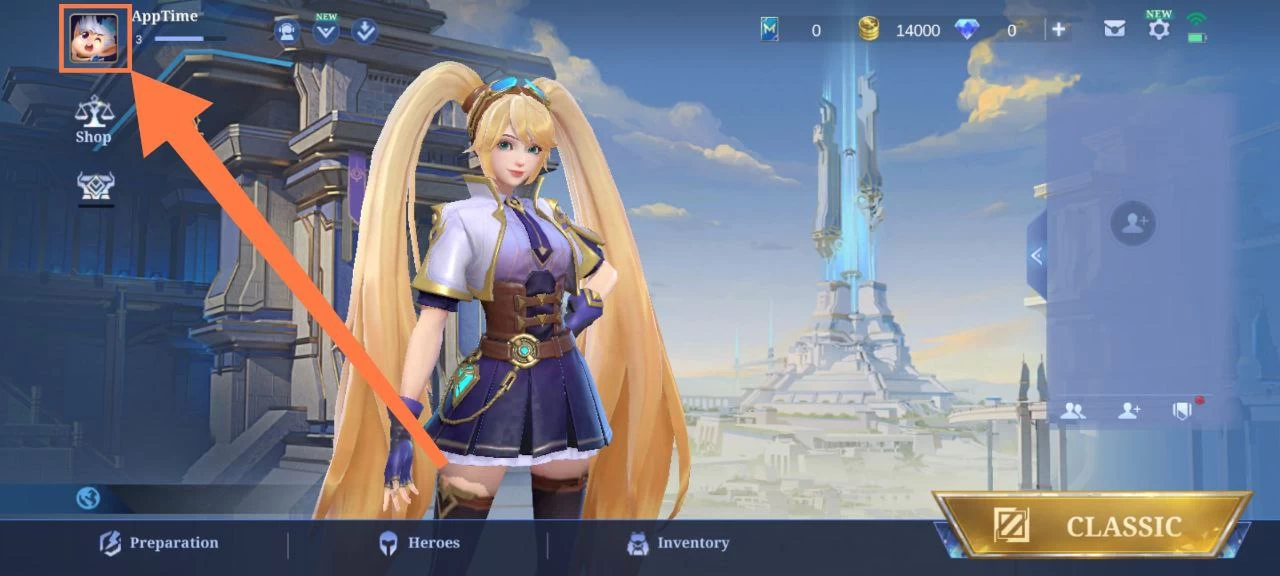Viewport: 1280px width, 576px height.
Task: Open the download arrow icon
Action: click(365, 32)
